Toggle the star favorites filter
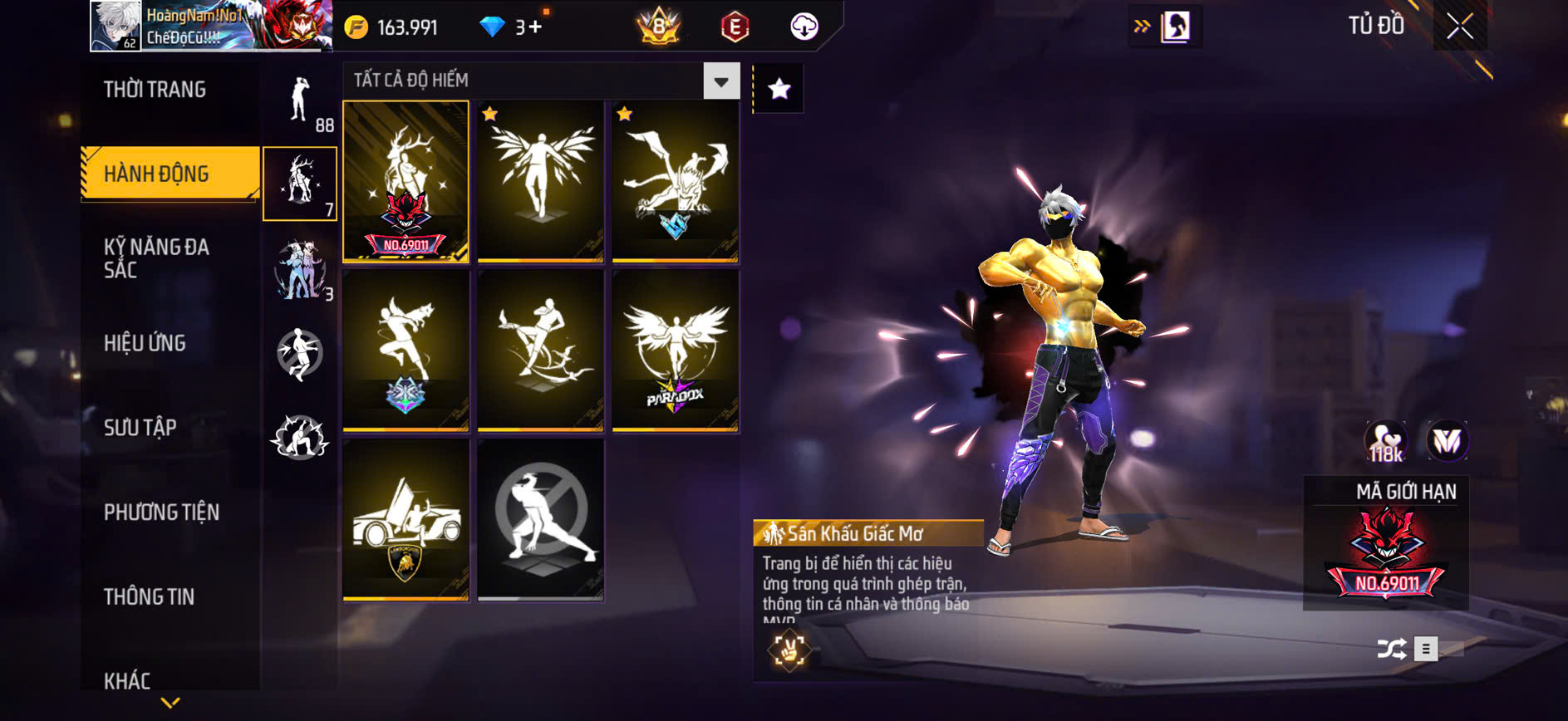The height and width of the screenshot is (721, 1568). click(x=778, y=88)
